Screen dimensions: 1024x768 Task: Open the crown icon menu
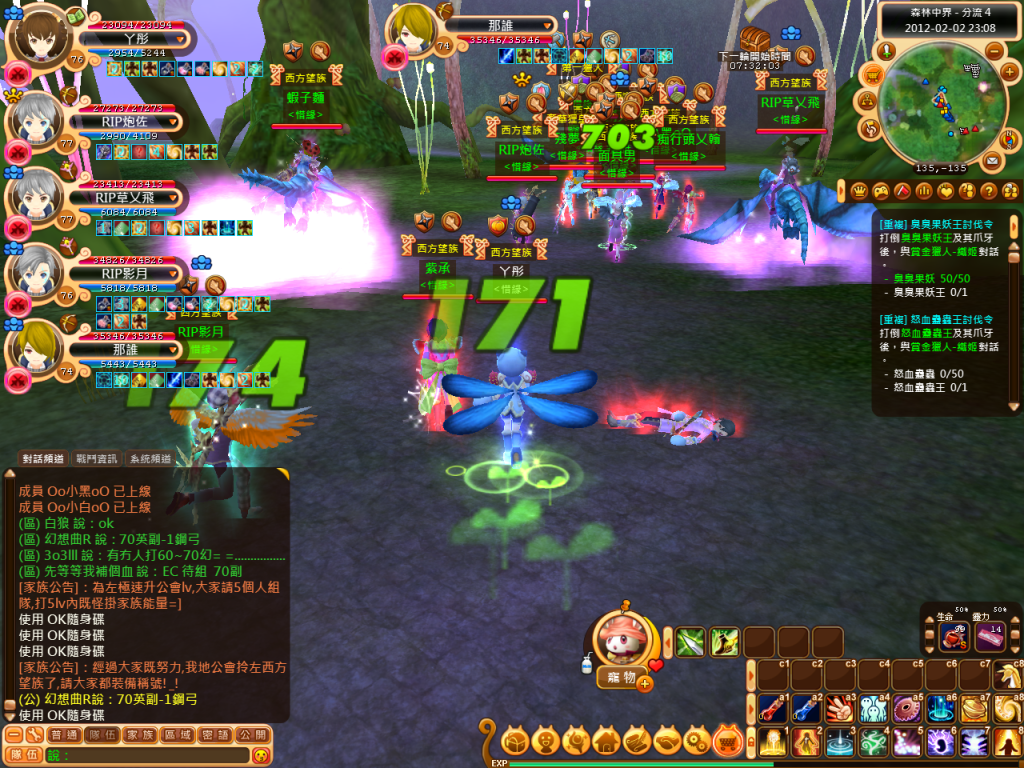click(859, 190)
